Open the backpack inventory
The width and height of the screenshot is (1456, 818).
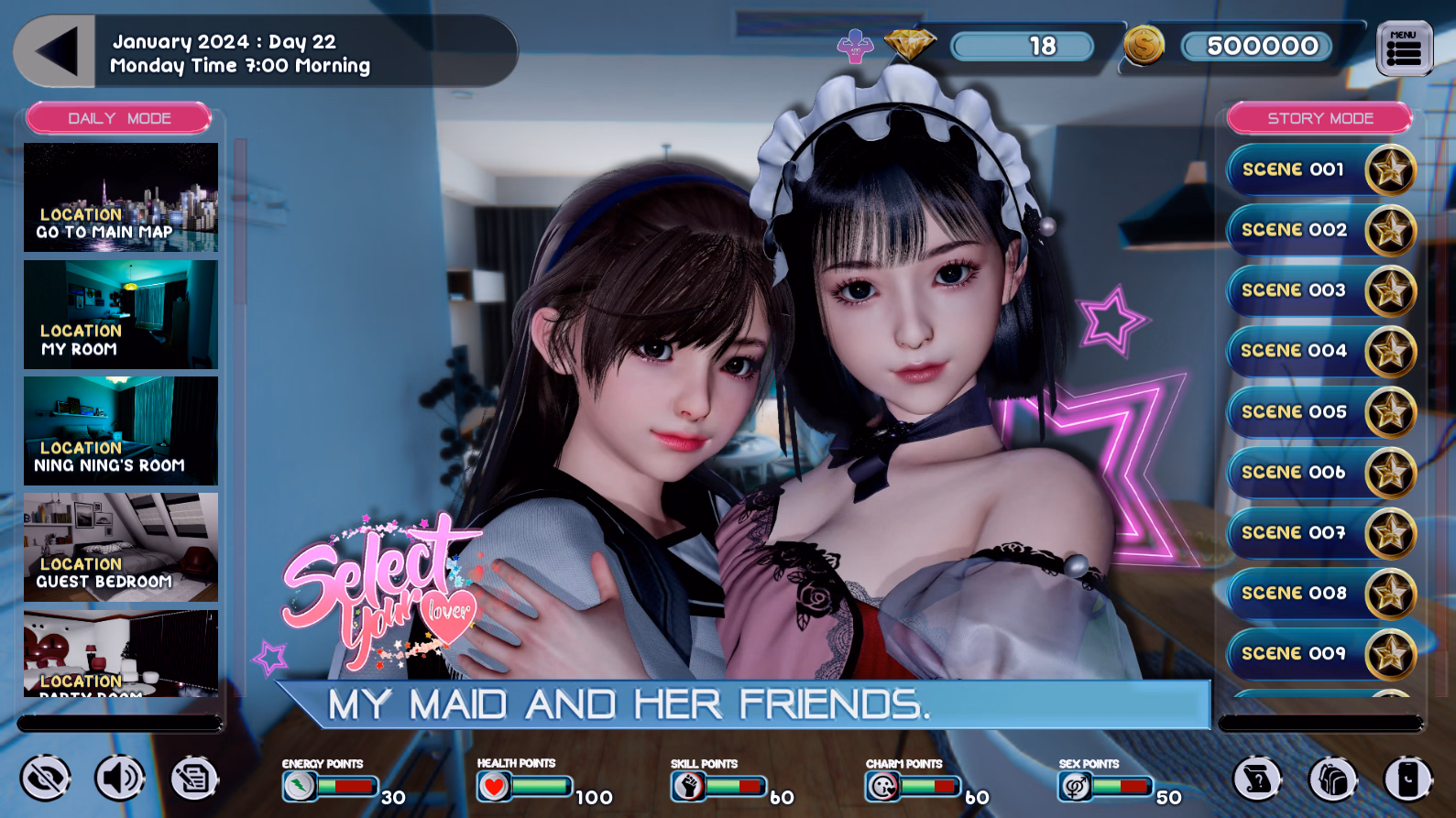1332,780
